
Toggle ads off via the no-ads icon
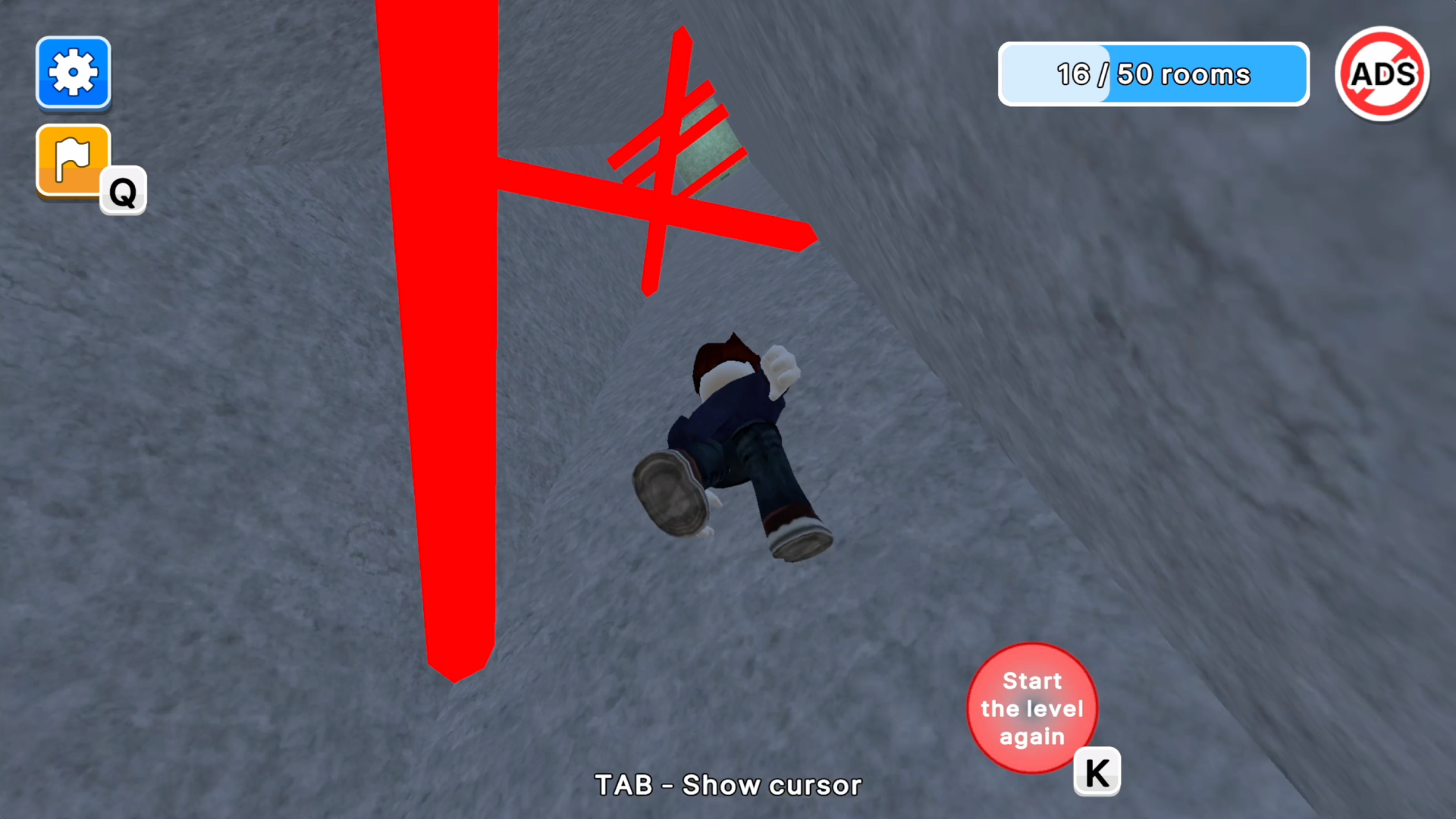[1382, 74]
